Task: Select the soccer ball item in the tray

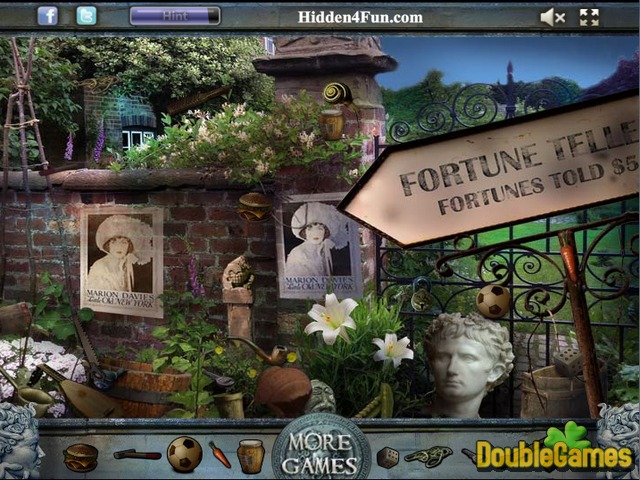Action: coord(184,454)
